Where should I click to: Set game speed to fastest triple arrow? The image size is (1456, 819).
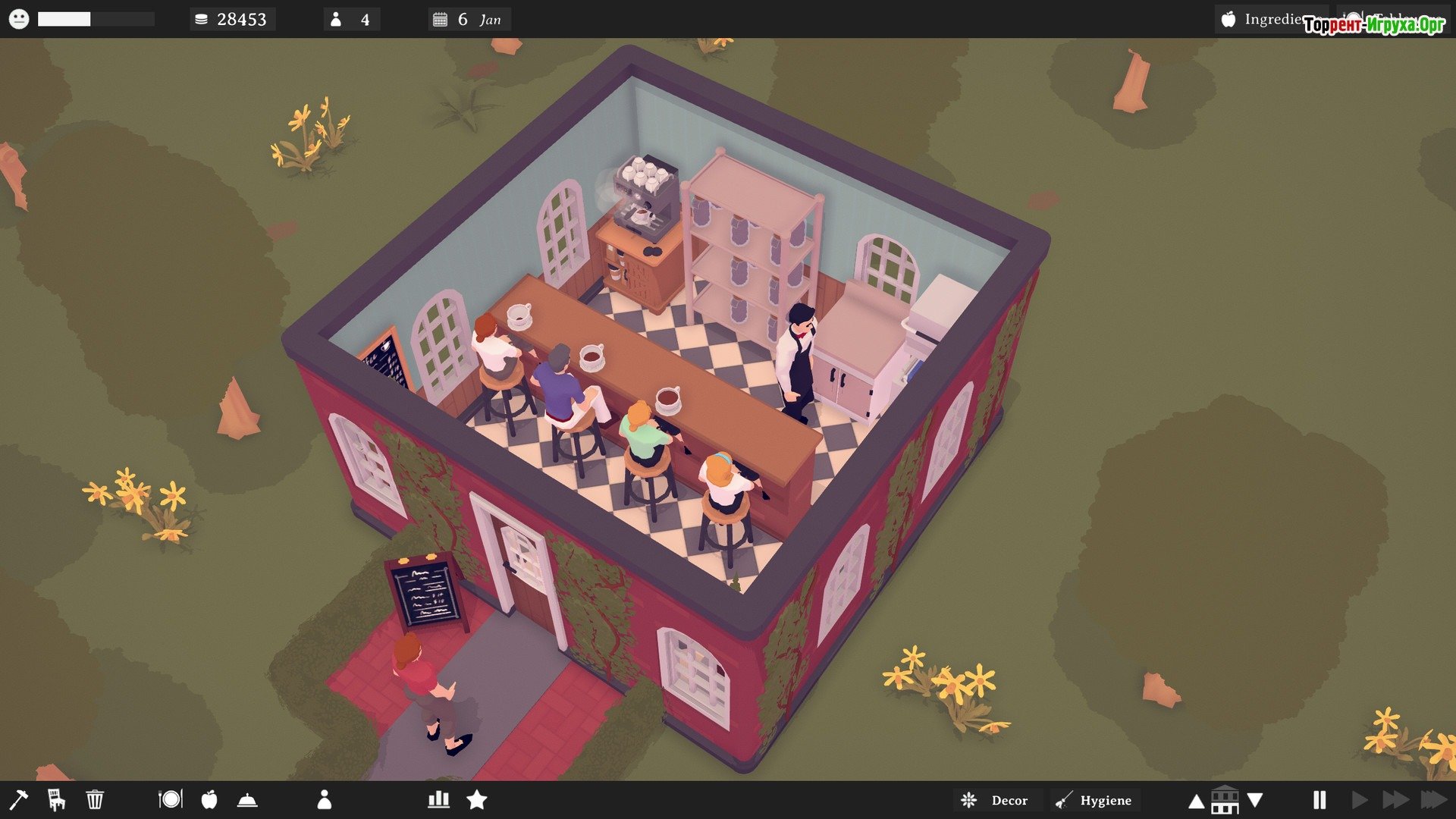[1433, 799]
